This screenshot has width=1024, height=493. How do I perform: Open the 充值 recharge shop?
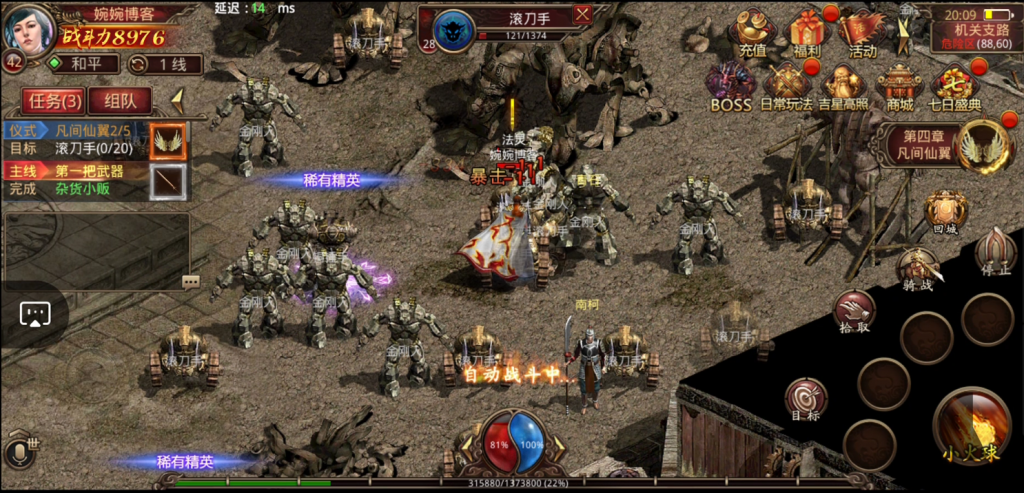[752, 33]
